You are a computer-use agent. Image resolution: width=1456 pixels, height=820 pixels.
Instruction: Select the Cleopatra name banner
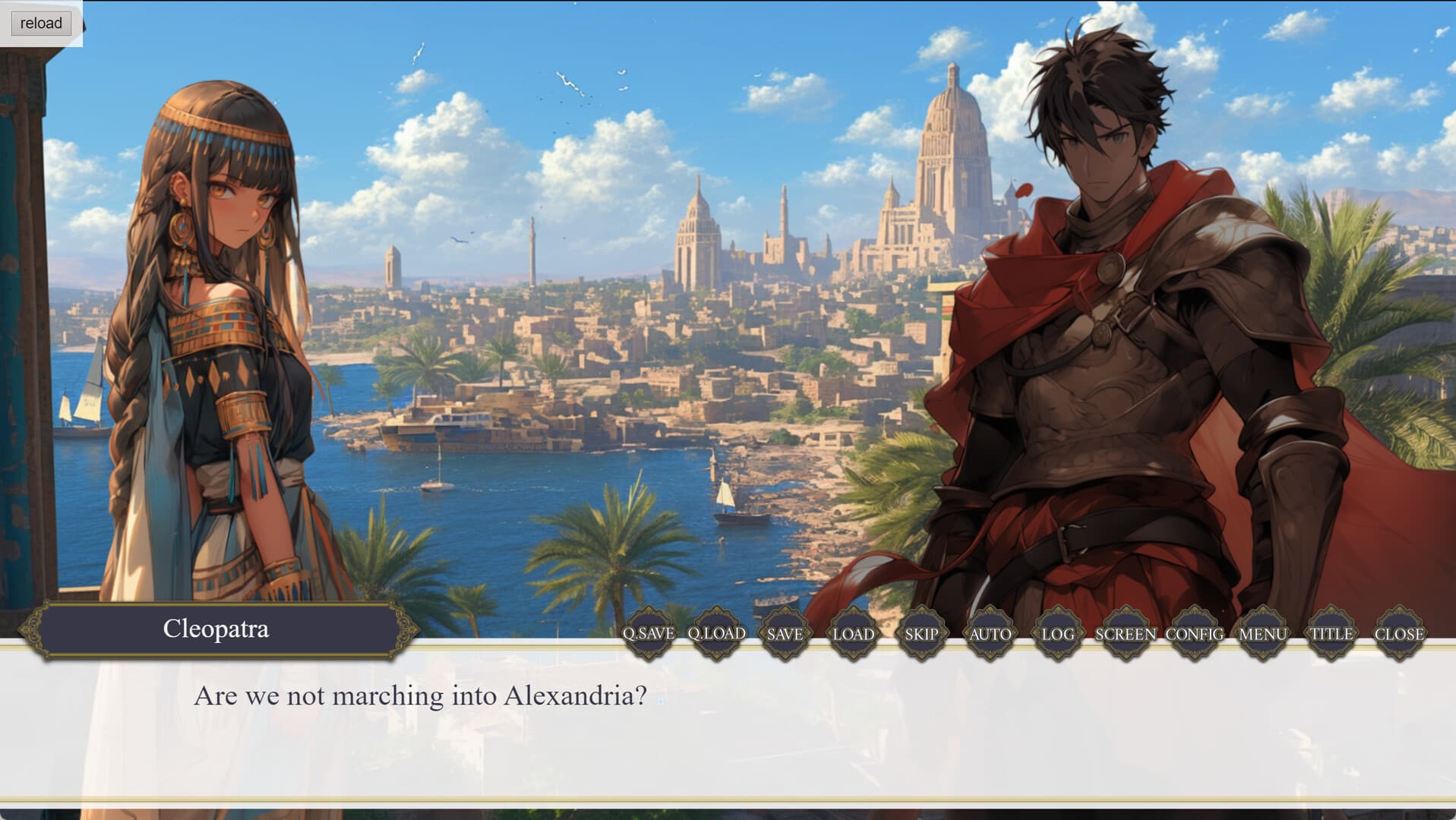pos(216,628)
